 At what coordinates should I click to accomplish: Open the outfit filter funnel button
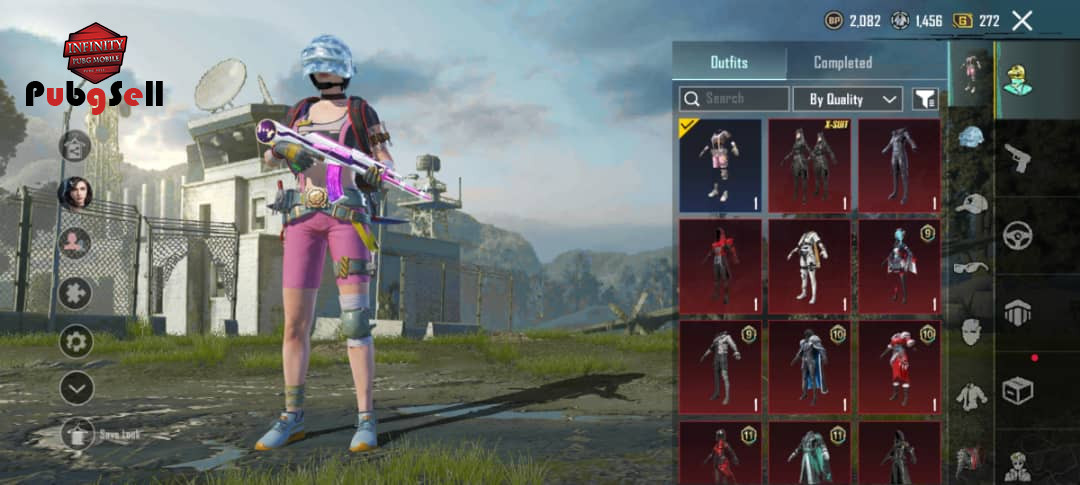[x=925, y=99]
